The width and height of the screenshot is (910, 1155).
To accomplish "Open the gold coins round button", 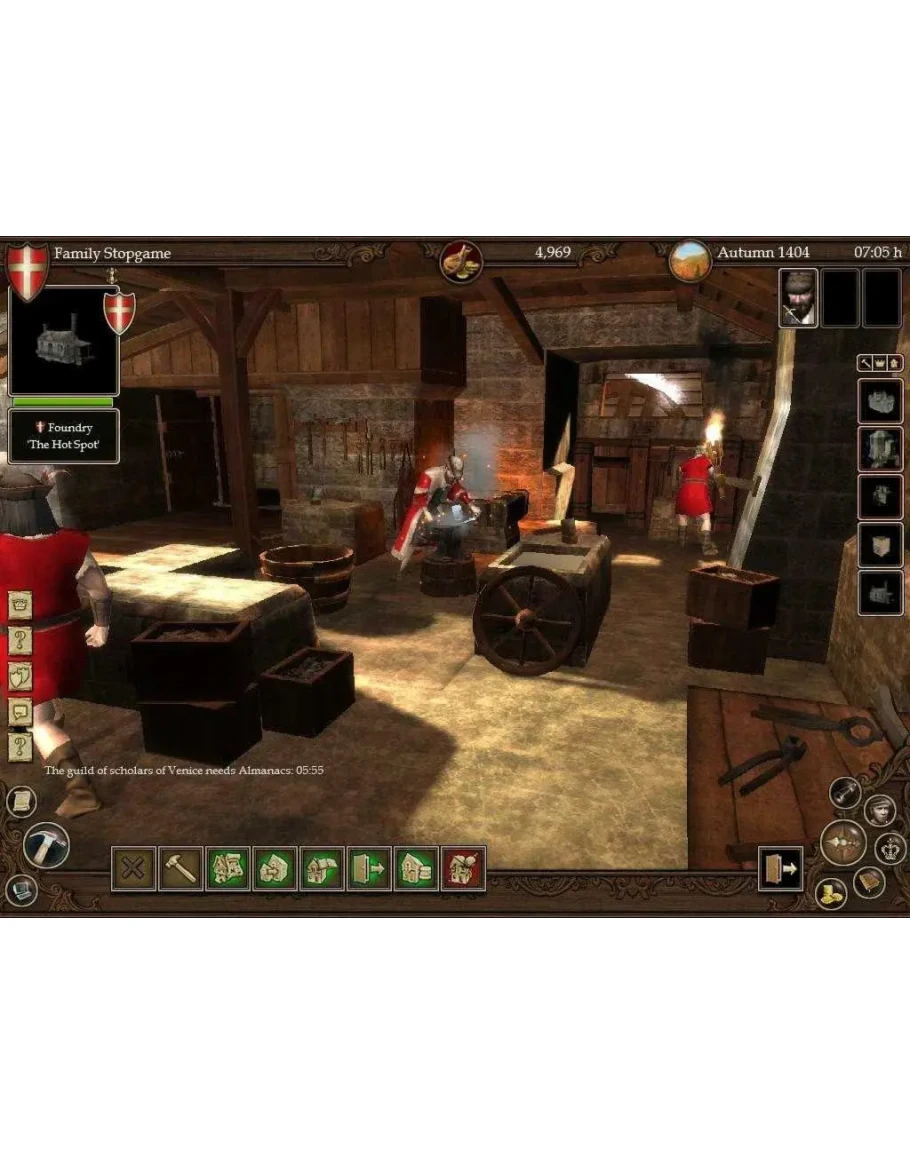I will pyautogui.click(x=831, y=893).
